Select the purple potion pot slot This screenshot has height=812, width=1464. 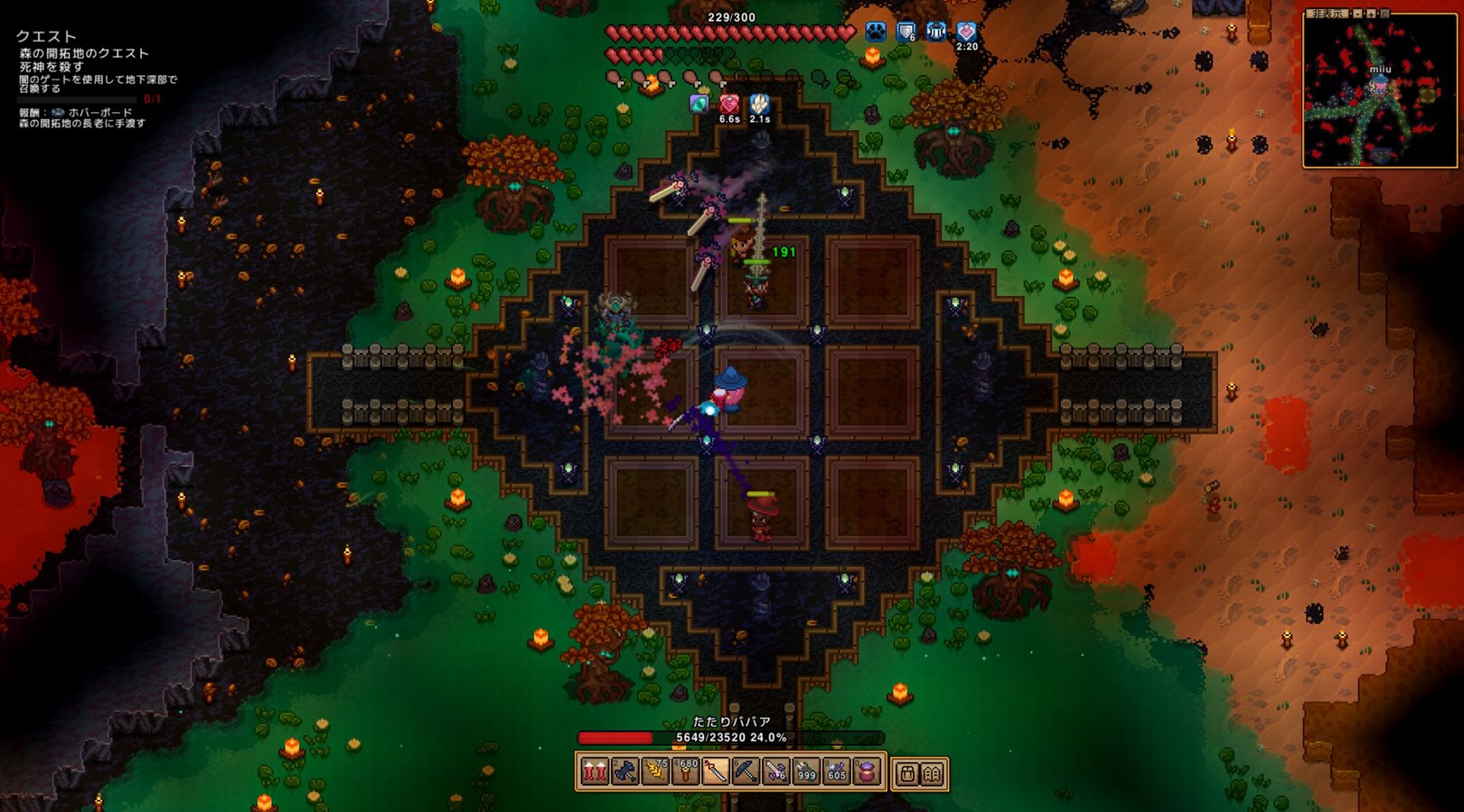pyautogui.click(x=867, y=772)
